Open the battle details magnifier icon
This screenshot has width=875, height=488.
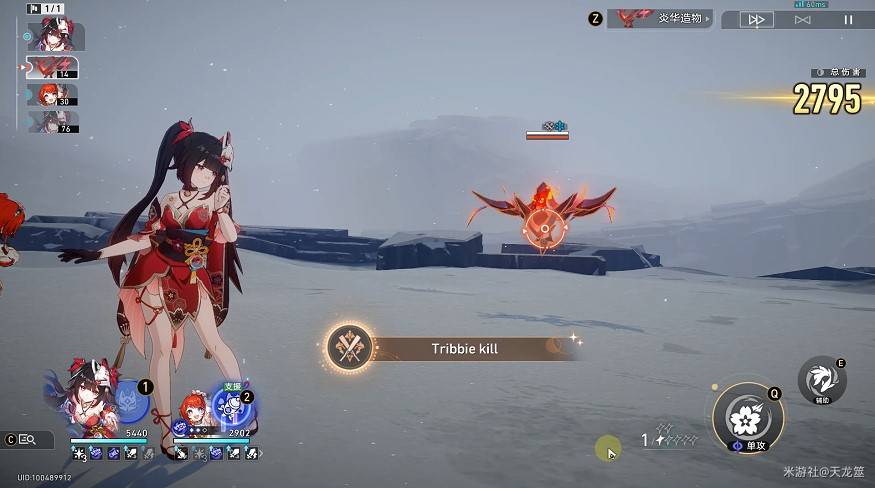point(26,439)
